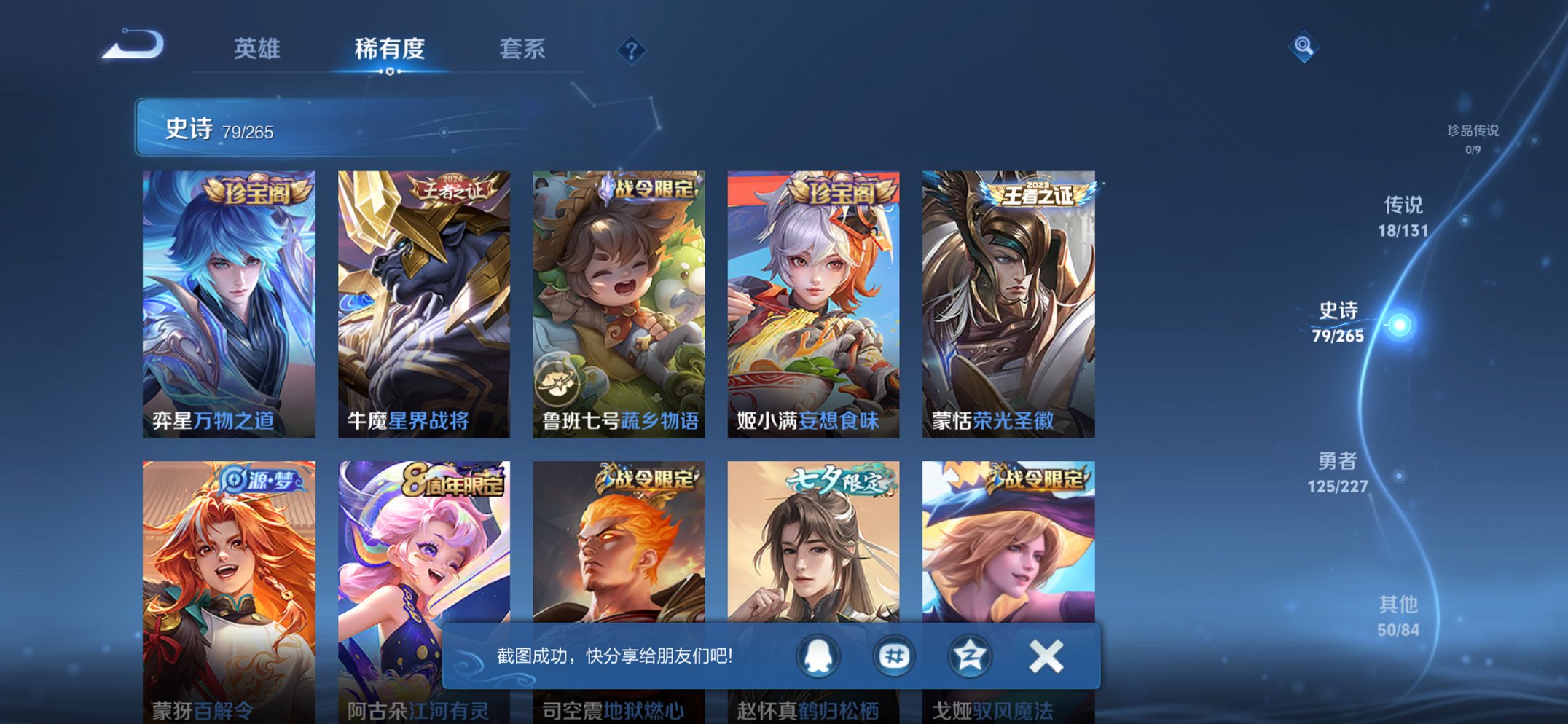Tap the help question mark icon
Image resolution: width=1568 pixels, height=724 pixels.
631,50
